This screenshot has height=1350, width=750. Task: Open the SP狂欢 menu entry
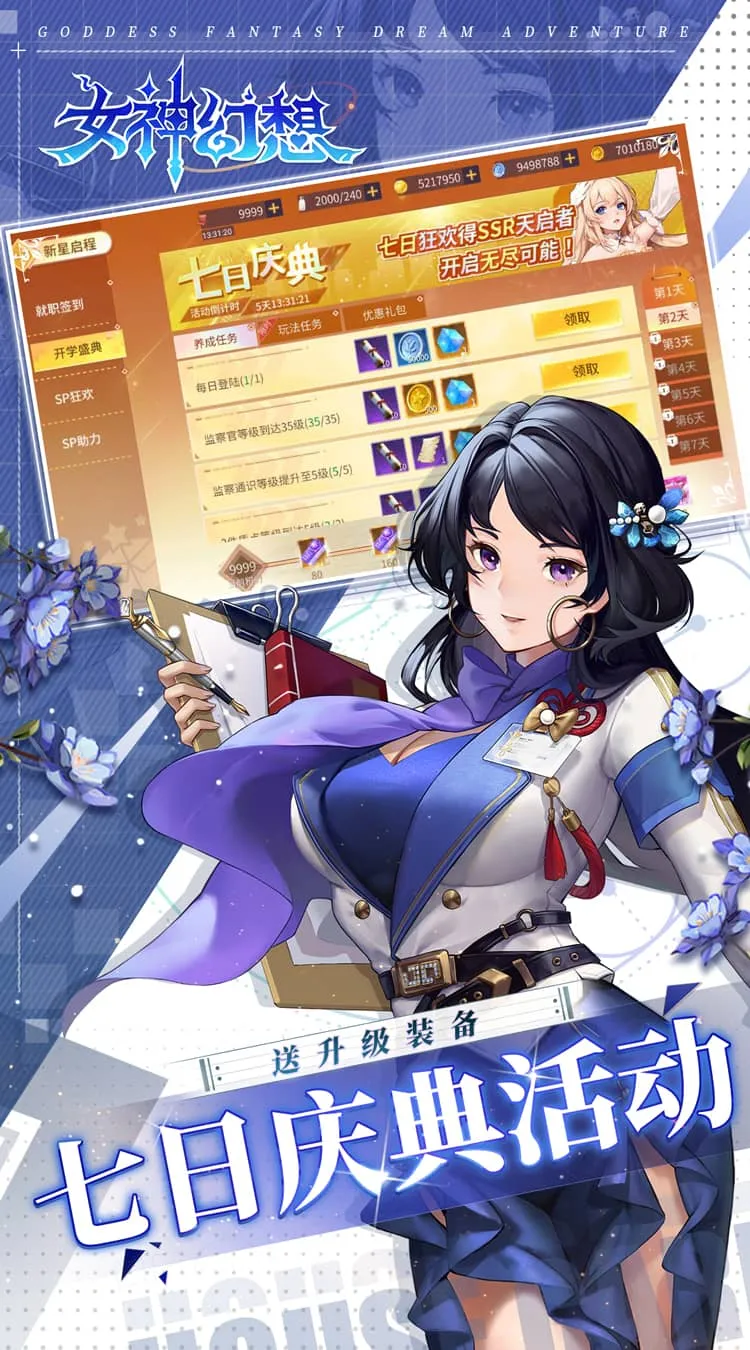[x=75, y=396]
